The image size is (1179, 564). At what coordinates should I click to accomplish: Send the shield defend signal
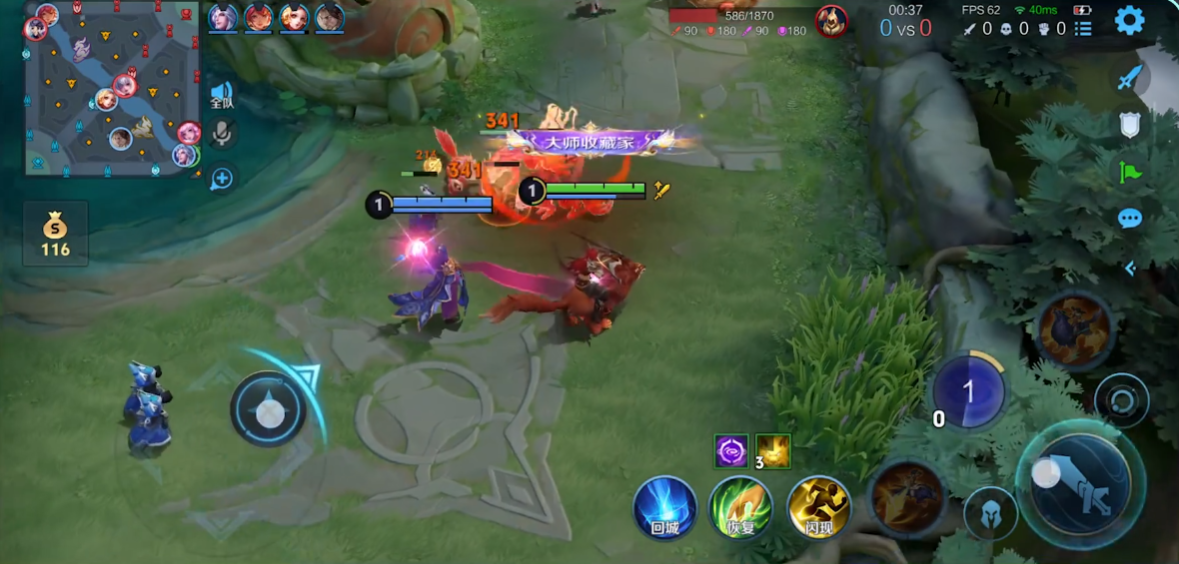click(x=1129, y=124)
